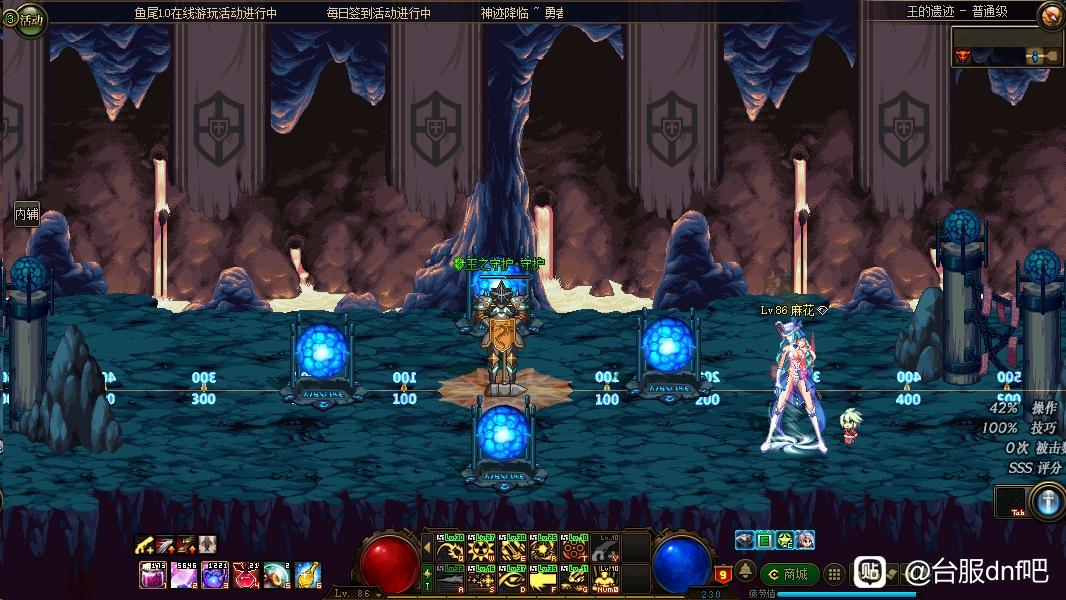Use the pink potion with count 5646
The width and height of the screenshot is (1066, 600).
pos(183,575)
